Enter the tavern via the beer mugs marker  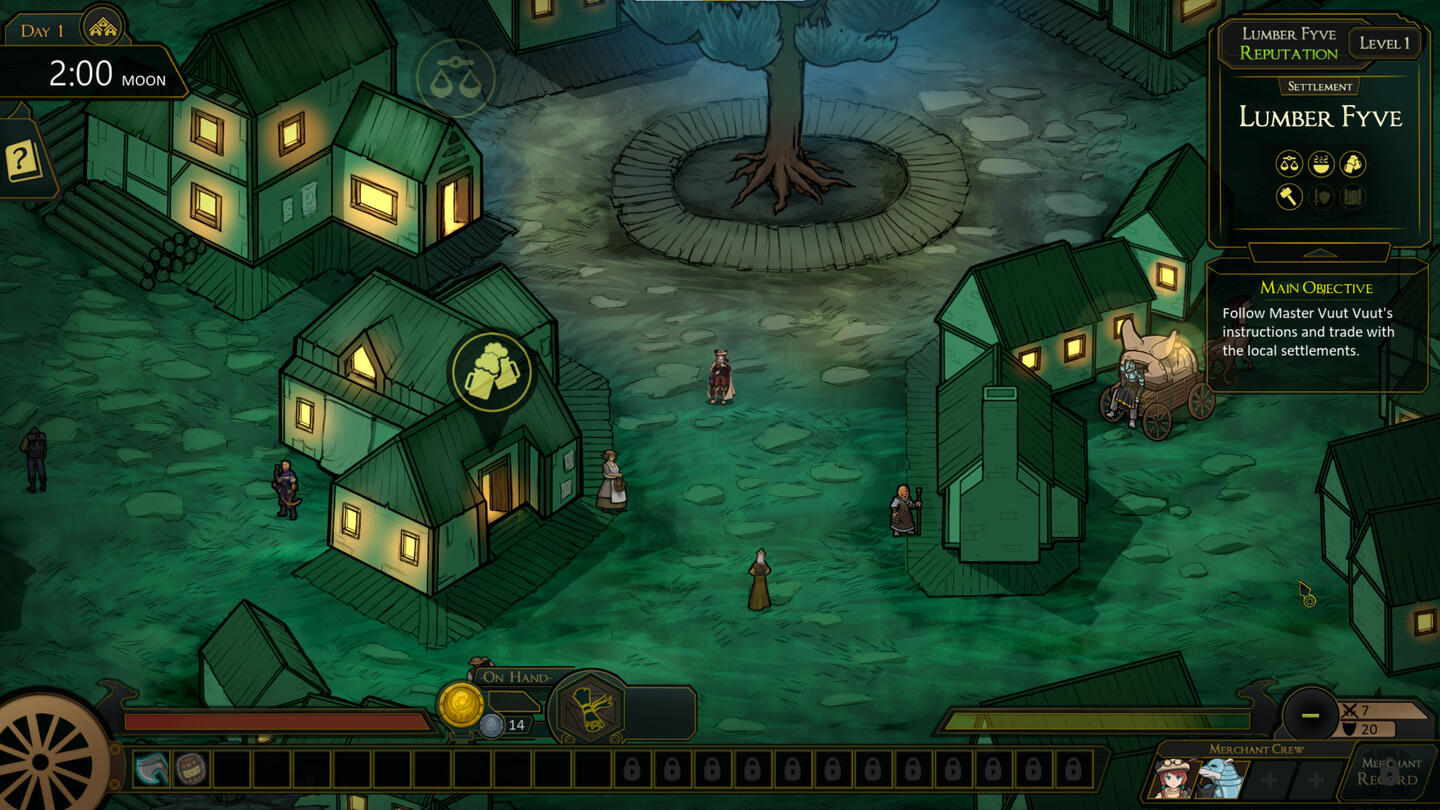pos(491,372)
